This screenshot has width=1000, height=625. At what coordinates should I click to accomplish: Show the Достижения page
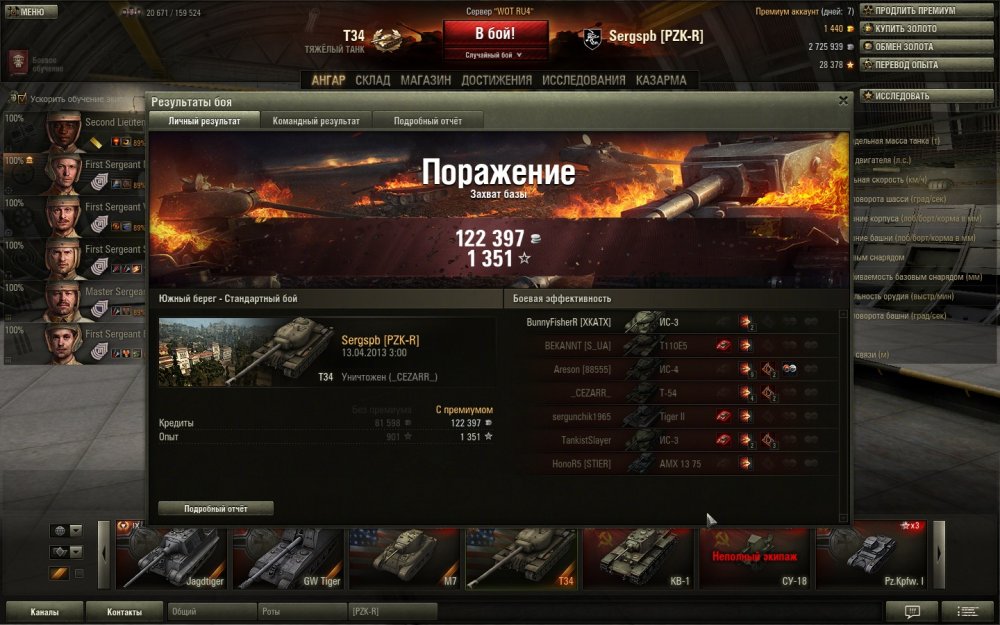(x=496, y=80)
